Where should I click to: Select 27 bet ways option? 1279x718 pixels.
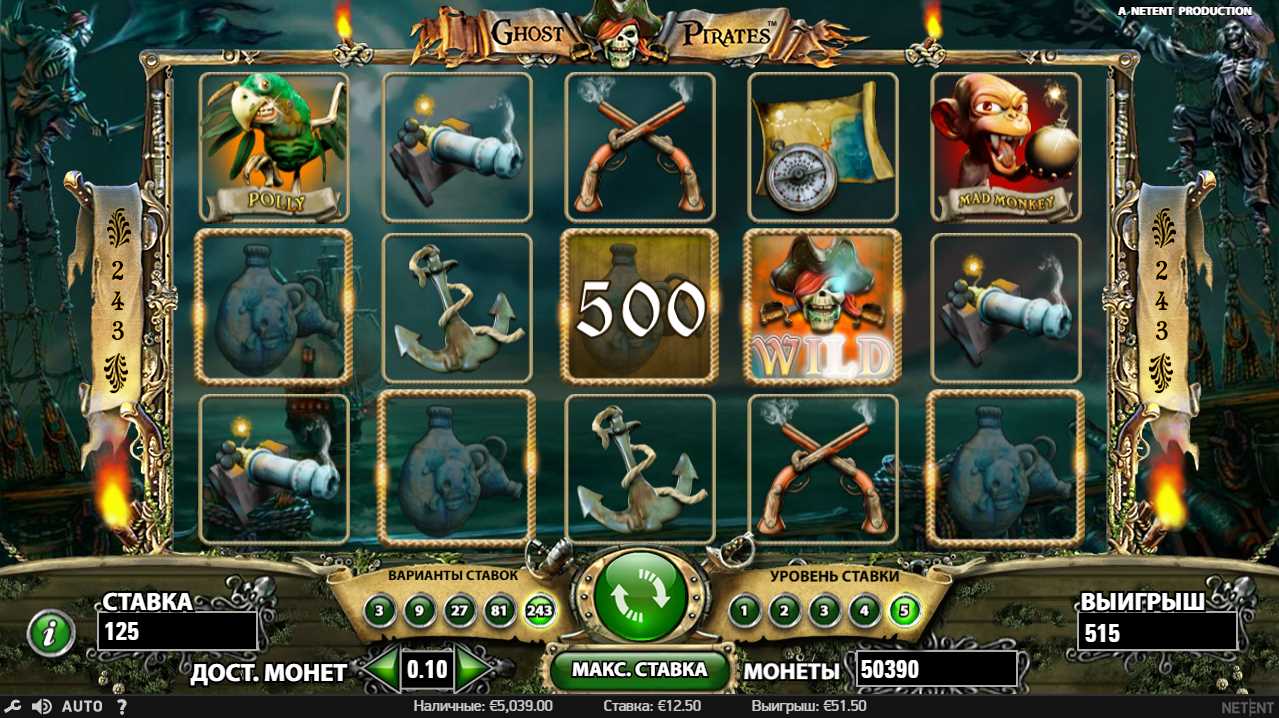tap(459, 609)
